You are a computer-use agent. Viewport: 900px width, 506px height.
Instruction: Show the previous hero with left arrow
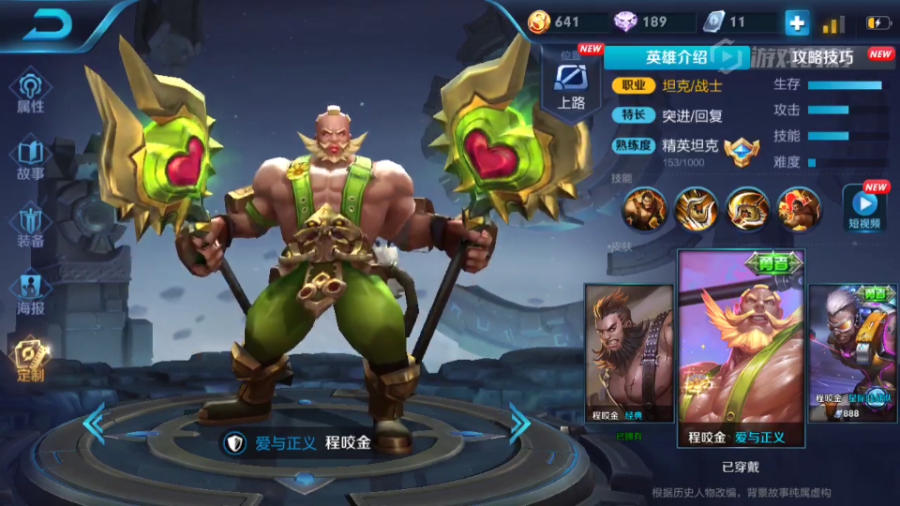click(94, 424)
